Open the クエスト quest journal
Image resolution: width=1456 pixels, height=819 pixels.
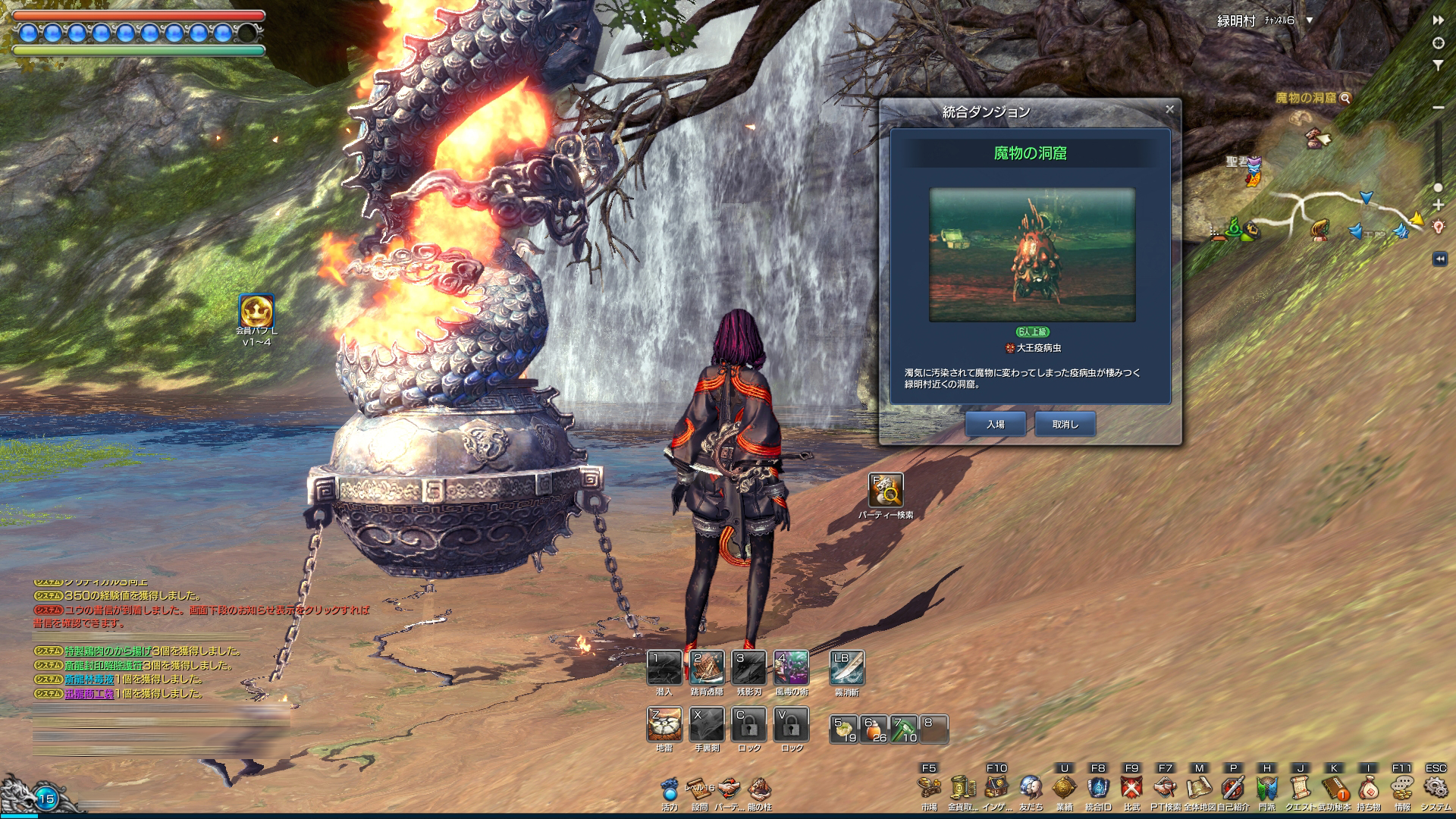(1301, 787)
